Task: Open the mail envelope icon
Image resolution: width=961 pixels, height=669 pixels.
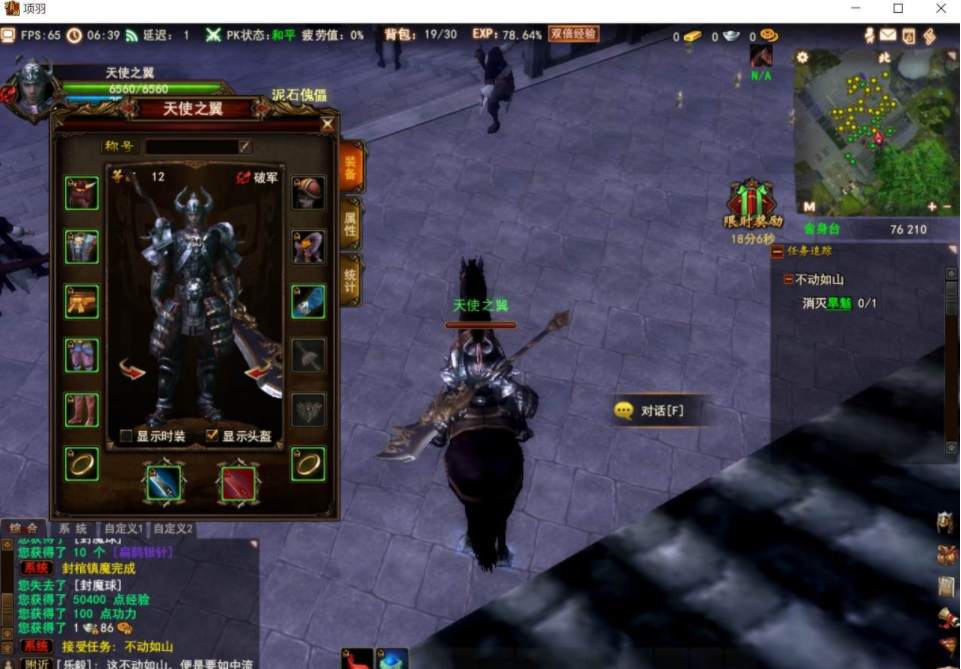Action: pos(888,36)
